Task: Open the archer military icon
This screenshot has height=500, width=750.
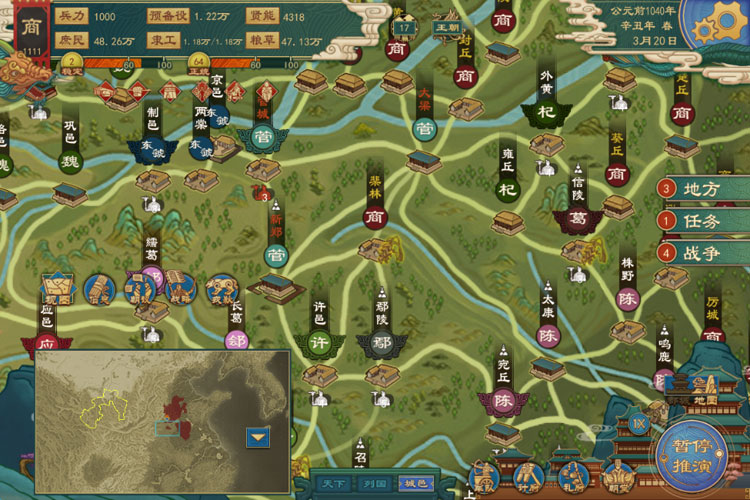Action: tap(485, 476)
